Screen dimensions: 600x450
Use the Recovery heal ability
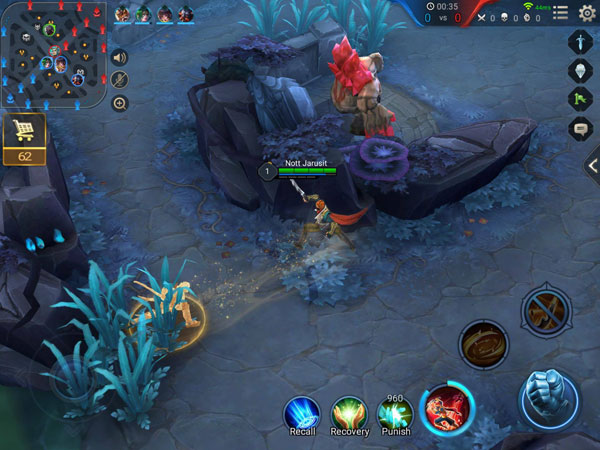pyautogui.click(x=349, y=412)
